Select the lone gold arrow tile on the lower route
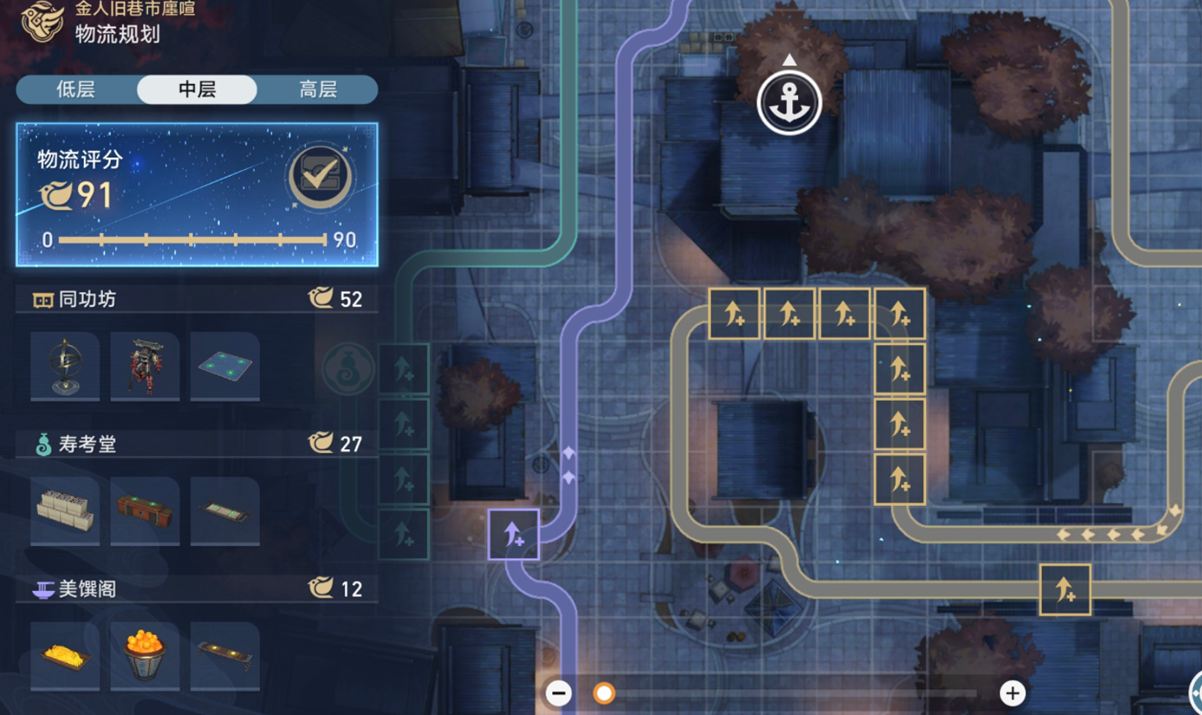Viewport: 1202px width, 715px height. click(1064, 590)
